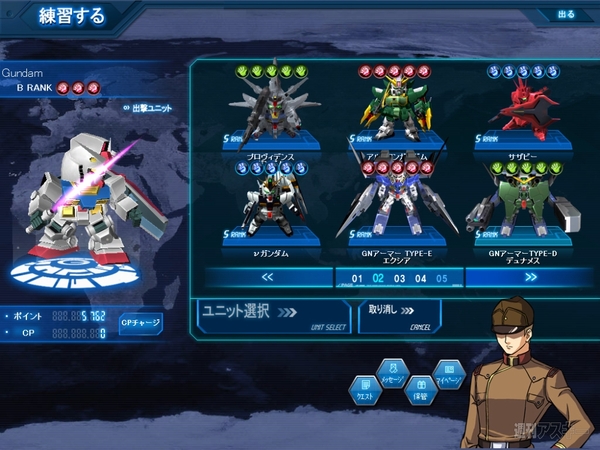Screen dimensions: 600x450
Task: Choose the GNアーマー TYPE-E エクシア unit
Action: click(395, 210)
